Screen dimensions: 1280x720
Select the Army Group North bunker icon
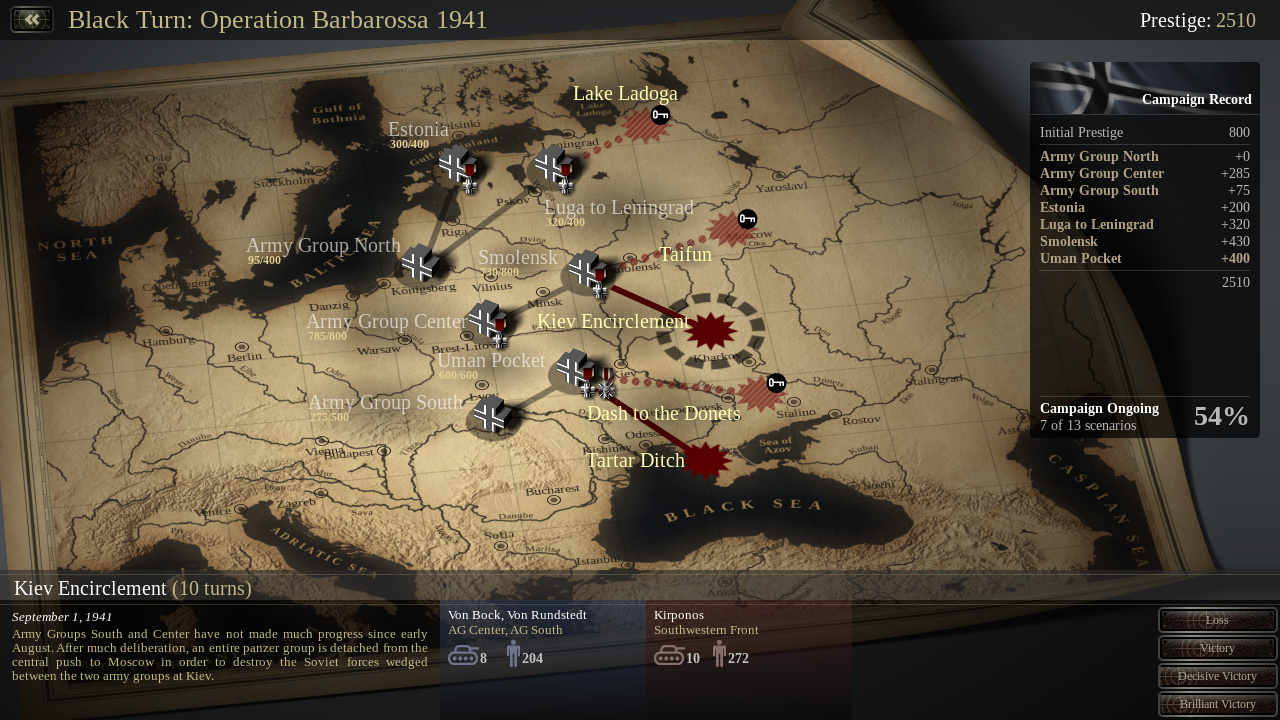pos(420,265)
